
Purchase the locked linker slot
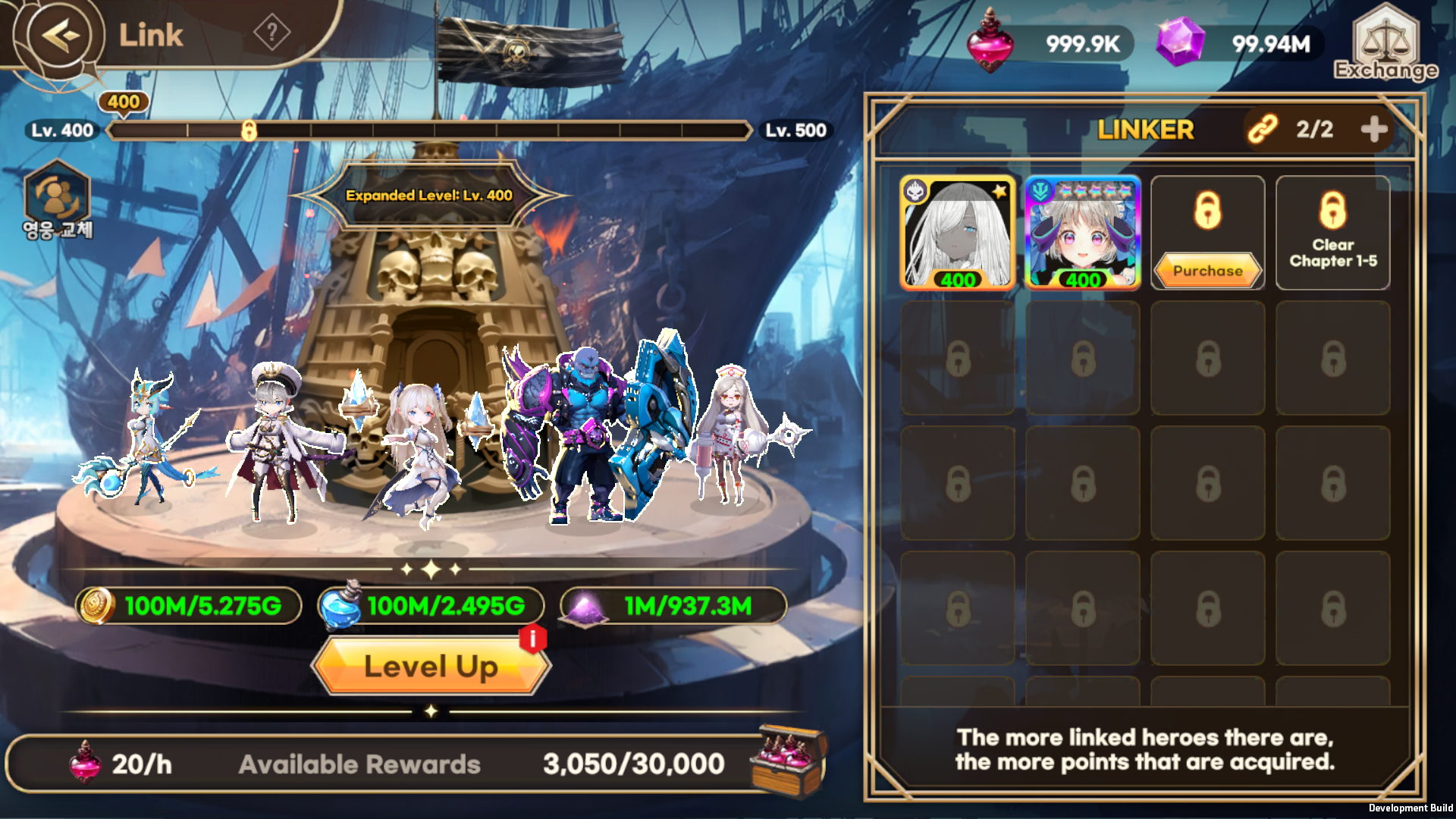(x=1207, y=271)
